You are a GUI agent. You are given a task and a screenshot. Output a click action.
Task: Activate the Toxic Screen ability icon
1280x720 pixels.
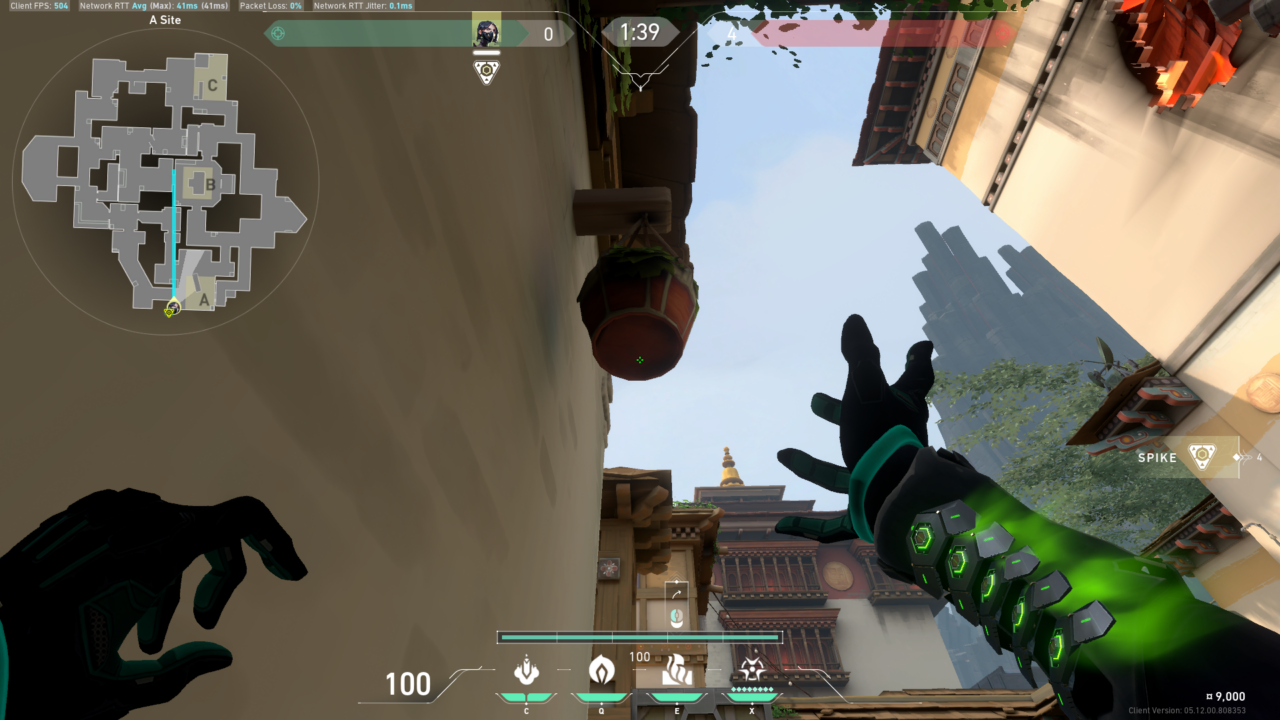pyautogui.click(x=677, y=669)
